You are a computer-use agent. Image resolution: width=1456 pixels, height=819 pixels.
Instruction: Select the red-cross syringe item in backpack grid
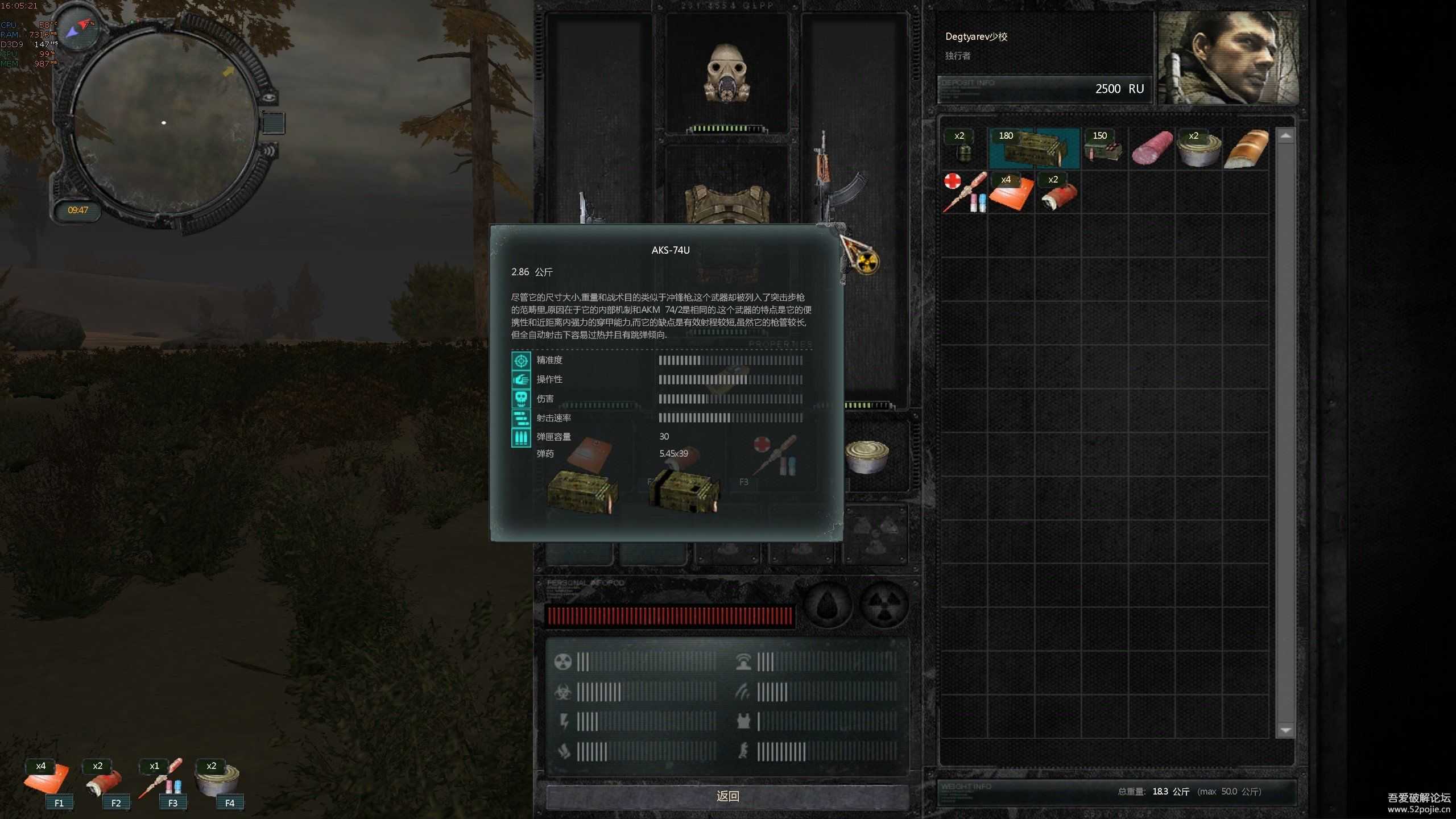tap(963, 192)
